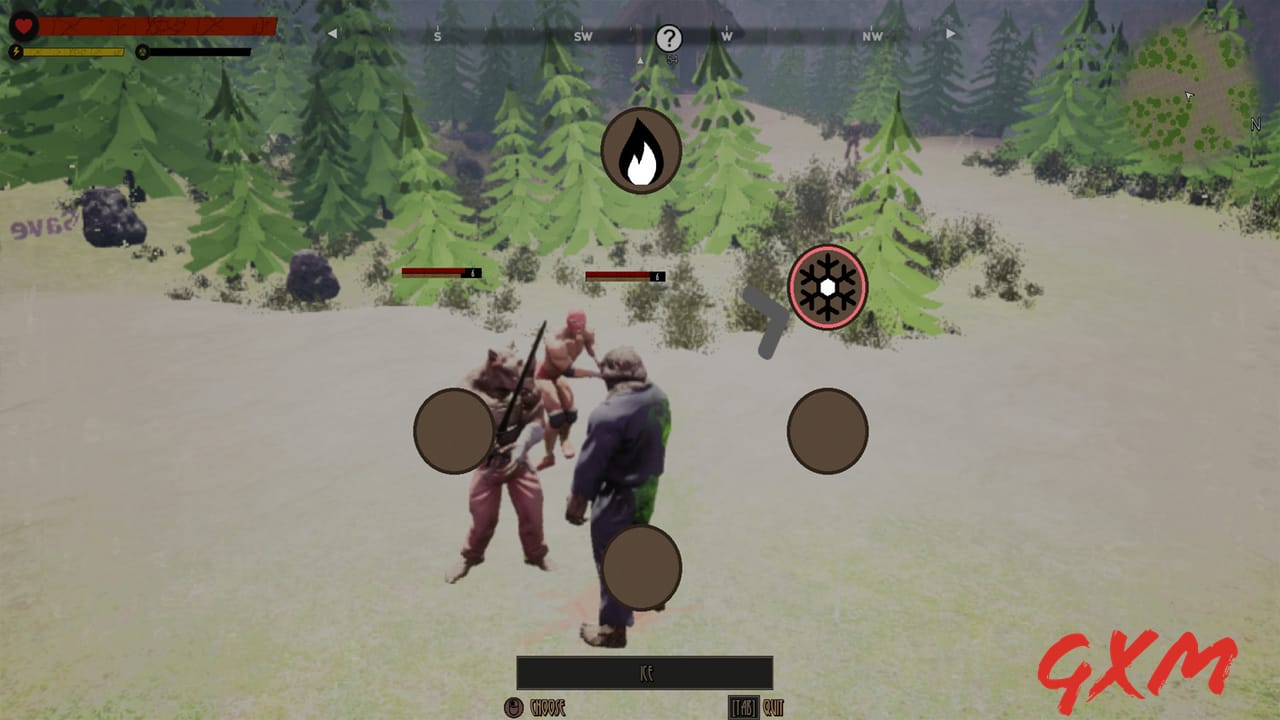Screen dimensions: 1280x720
Task: Click the left empty spell wheel slot
Action: (x=456, y=430)
